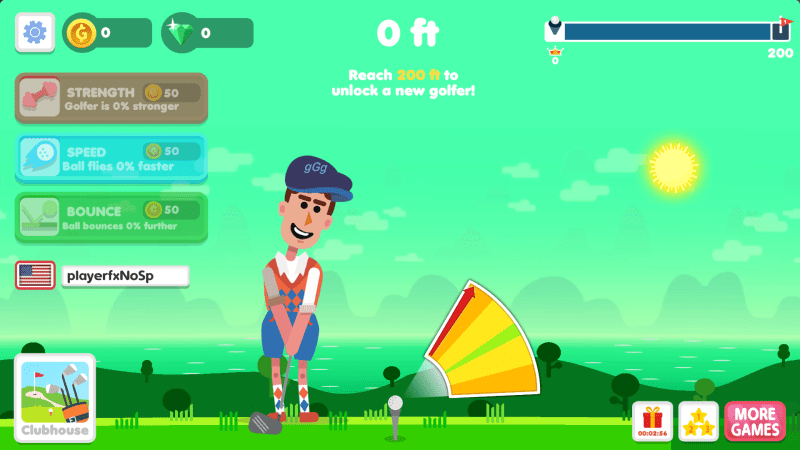Claim the timed gift box reward

(x=653, y=421)
